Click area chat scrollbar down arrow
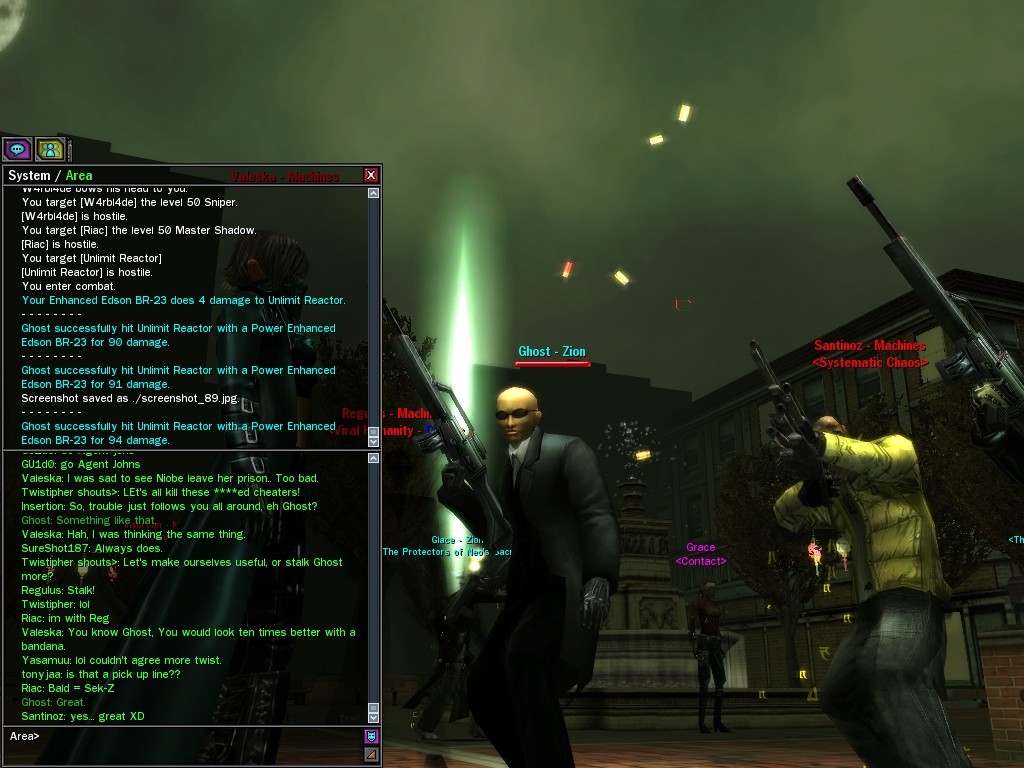The height and width of the screenshot is (768, 1024). pyautogui.click(x=374, y=716)
